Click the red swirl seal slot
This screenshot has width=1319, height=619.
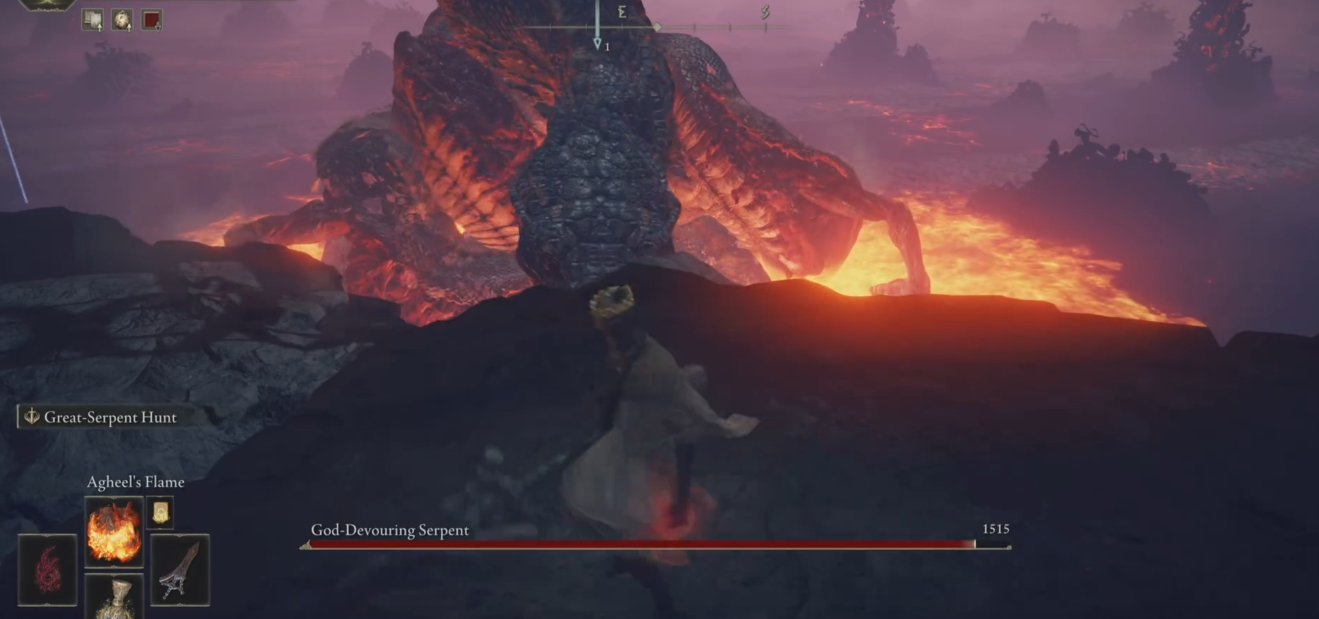[47, 570]
